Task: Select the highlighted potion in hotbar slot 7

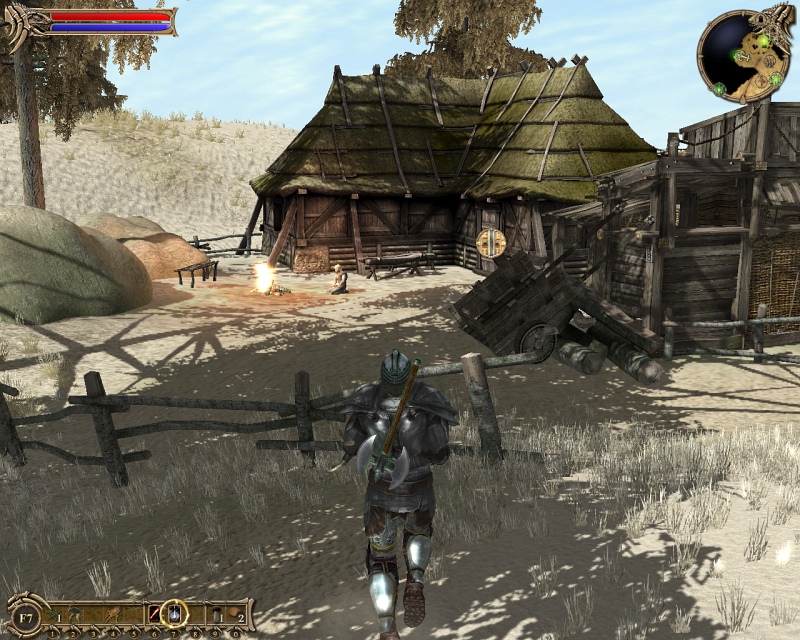Action: point(174,612)
